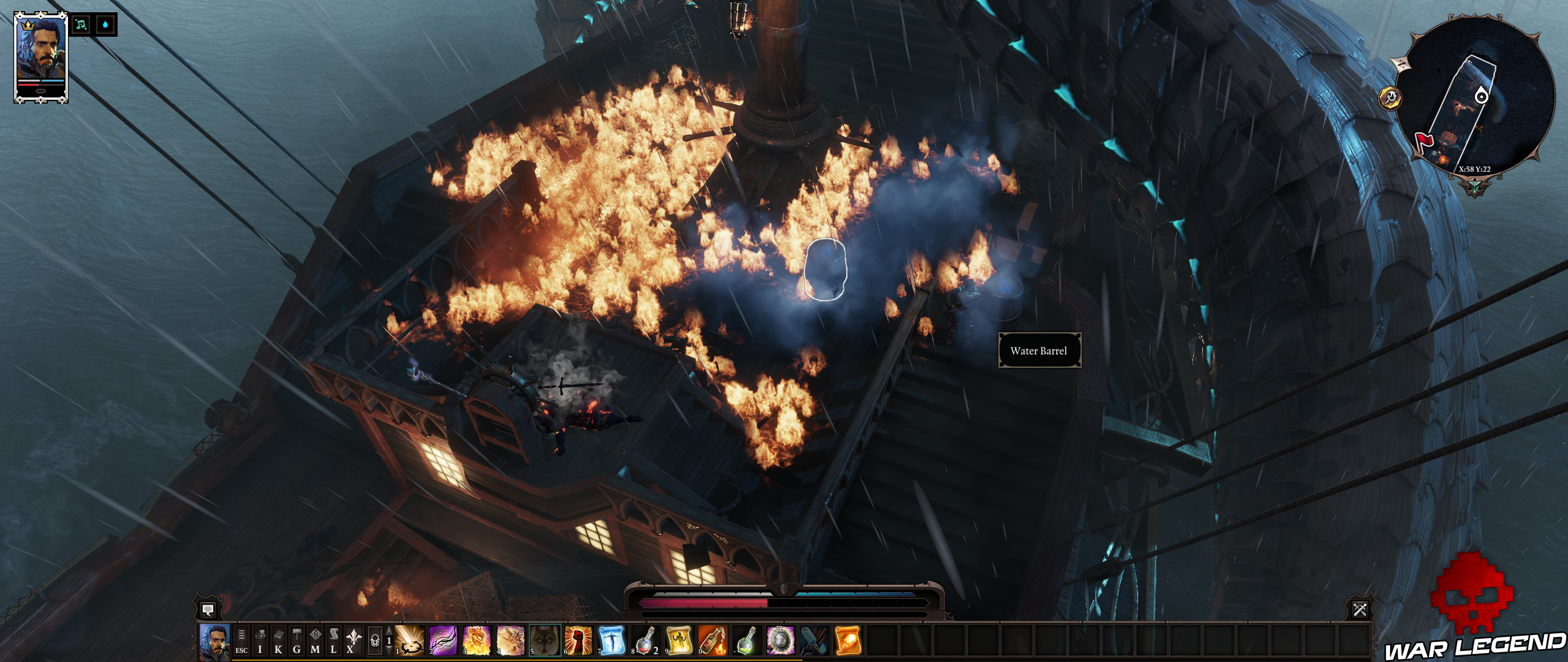Image resolution: width=1568 pixels, height=662 pixels.
Task: Open the map using the M icon
Action: 315,641
